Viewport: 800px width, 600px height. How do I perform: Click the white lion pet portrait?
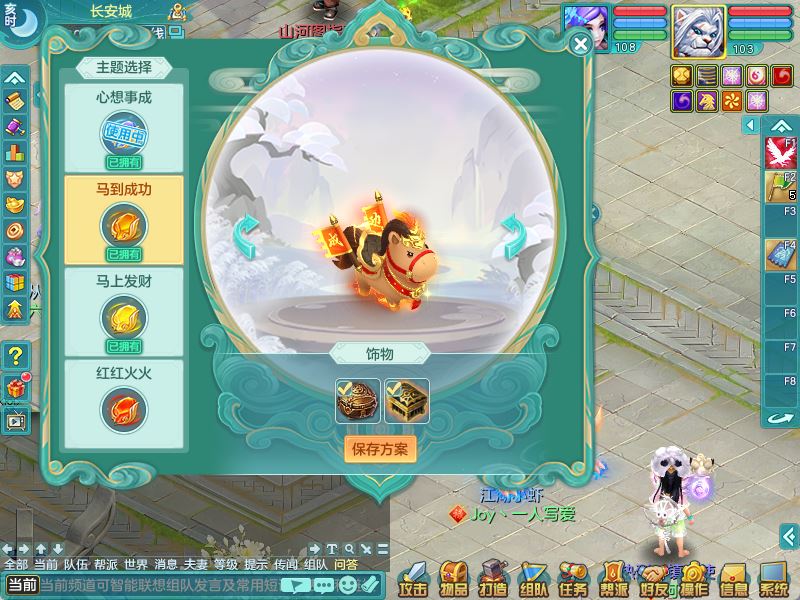698,30
